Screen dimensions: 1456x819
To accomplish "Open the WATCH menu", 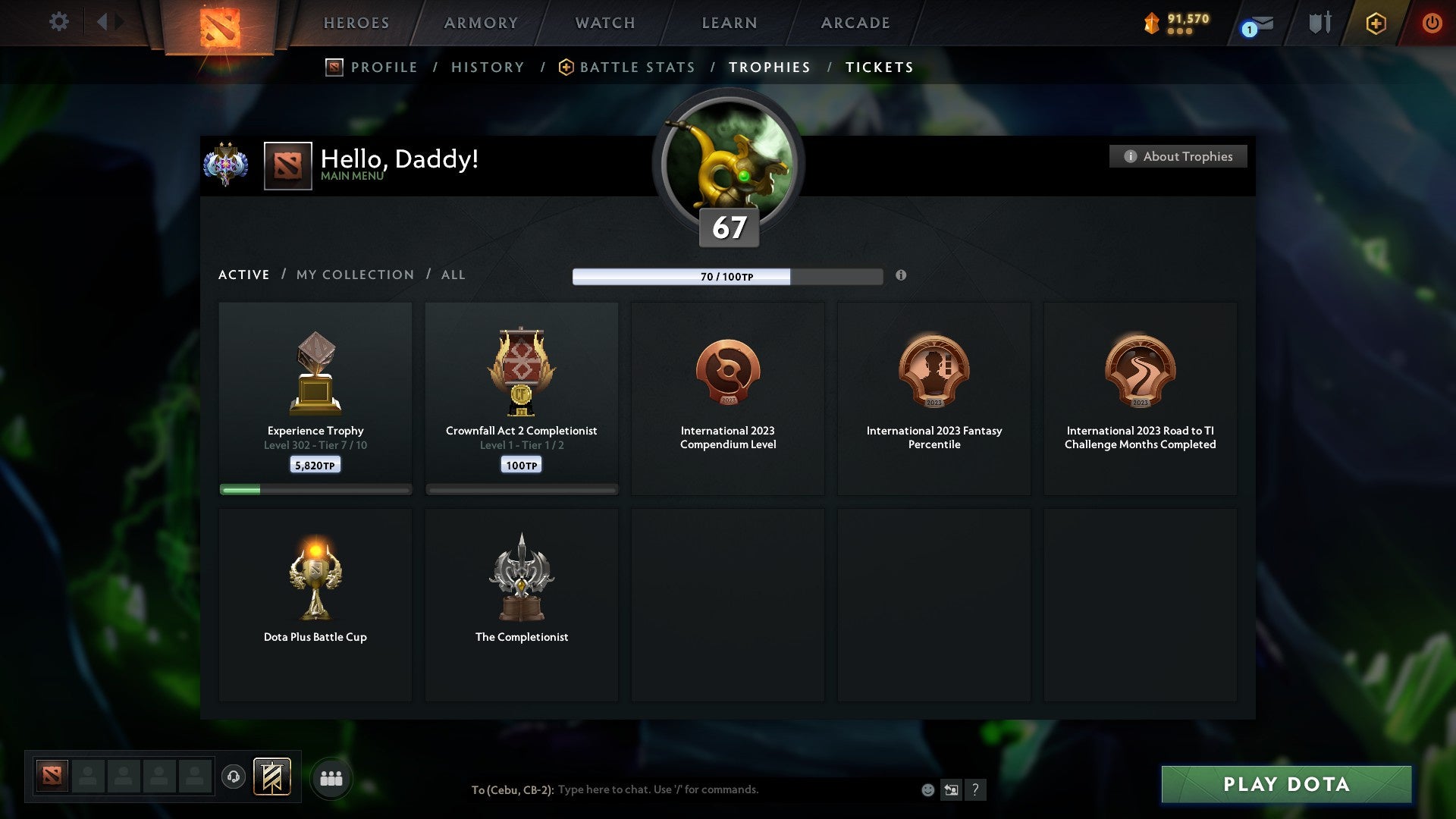I will 604,22.
